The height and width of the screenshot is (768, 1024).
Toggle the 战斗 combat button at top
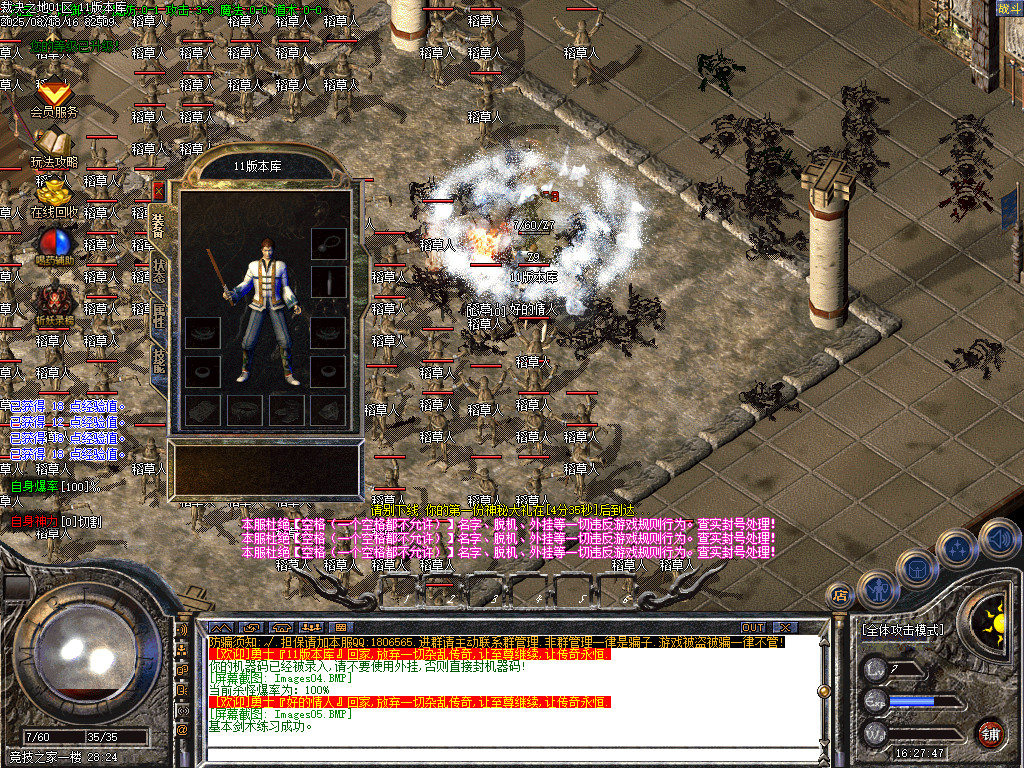1007,8
